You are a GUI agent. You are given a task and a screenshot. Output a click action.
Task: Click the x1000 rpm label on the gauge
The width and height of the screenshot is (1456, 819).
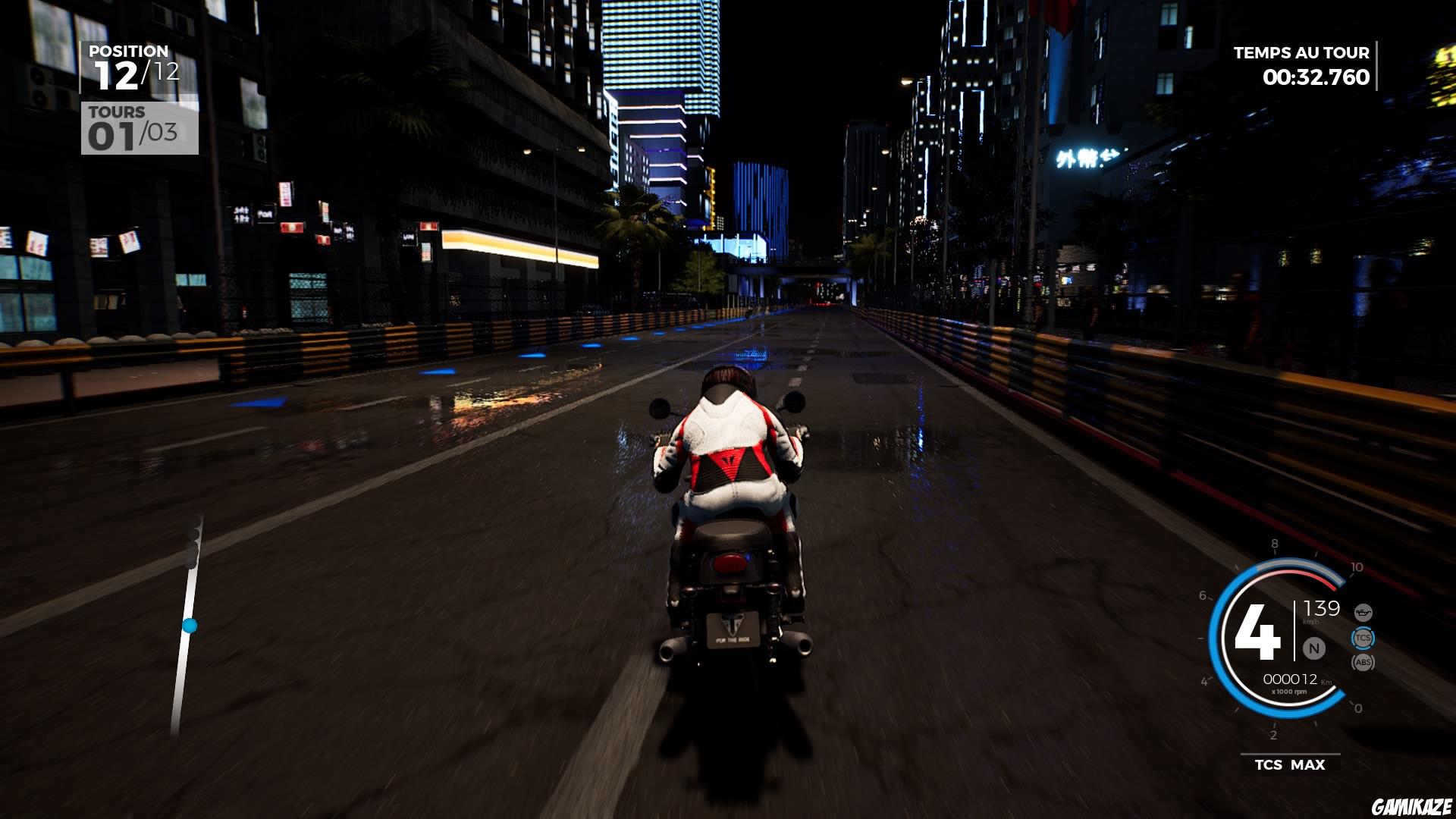1289,692
